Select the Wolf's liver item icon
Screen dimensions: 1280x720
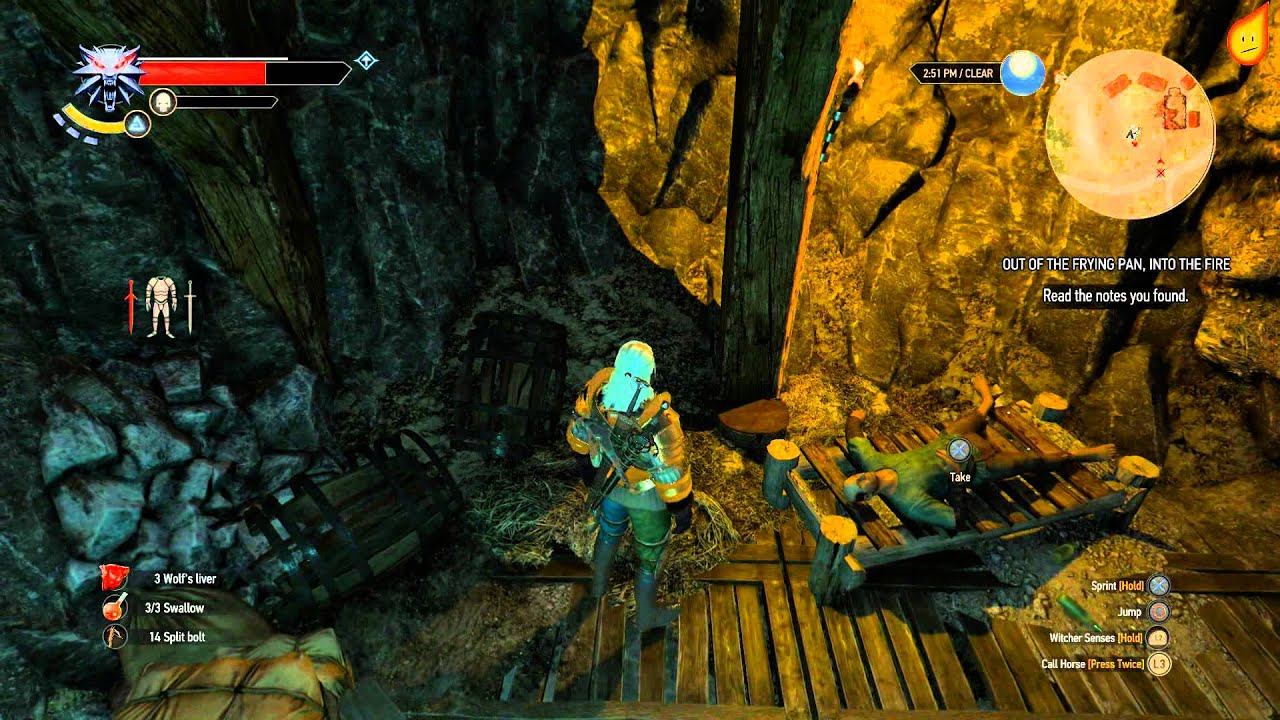113,578
